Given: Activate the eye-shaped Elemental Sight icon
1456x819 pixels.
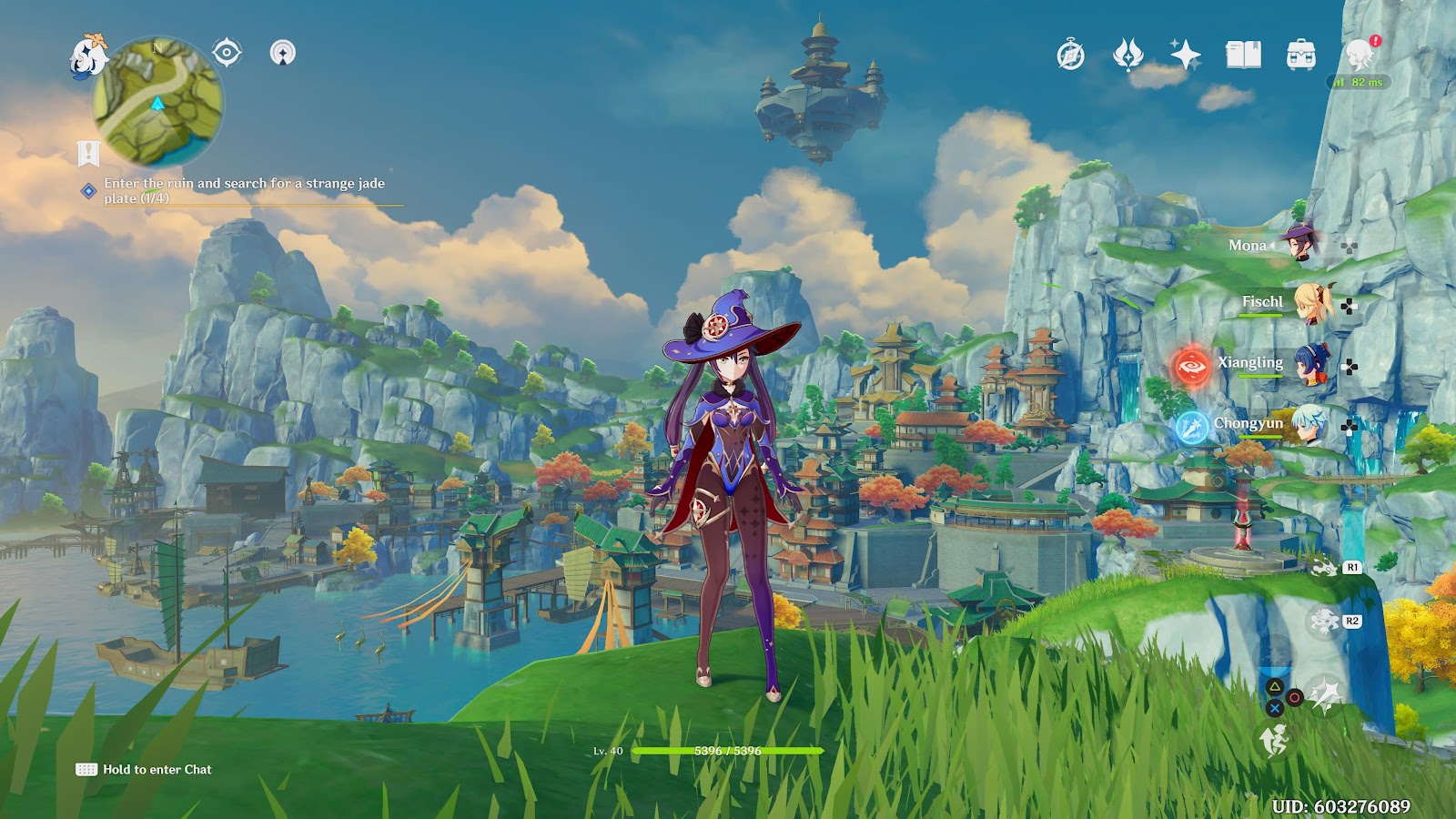Looking at the screenshot, I should pyautogui.click(x=227, y=53).
